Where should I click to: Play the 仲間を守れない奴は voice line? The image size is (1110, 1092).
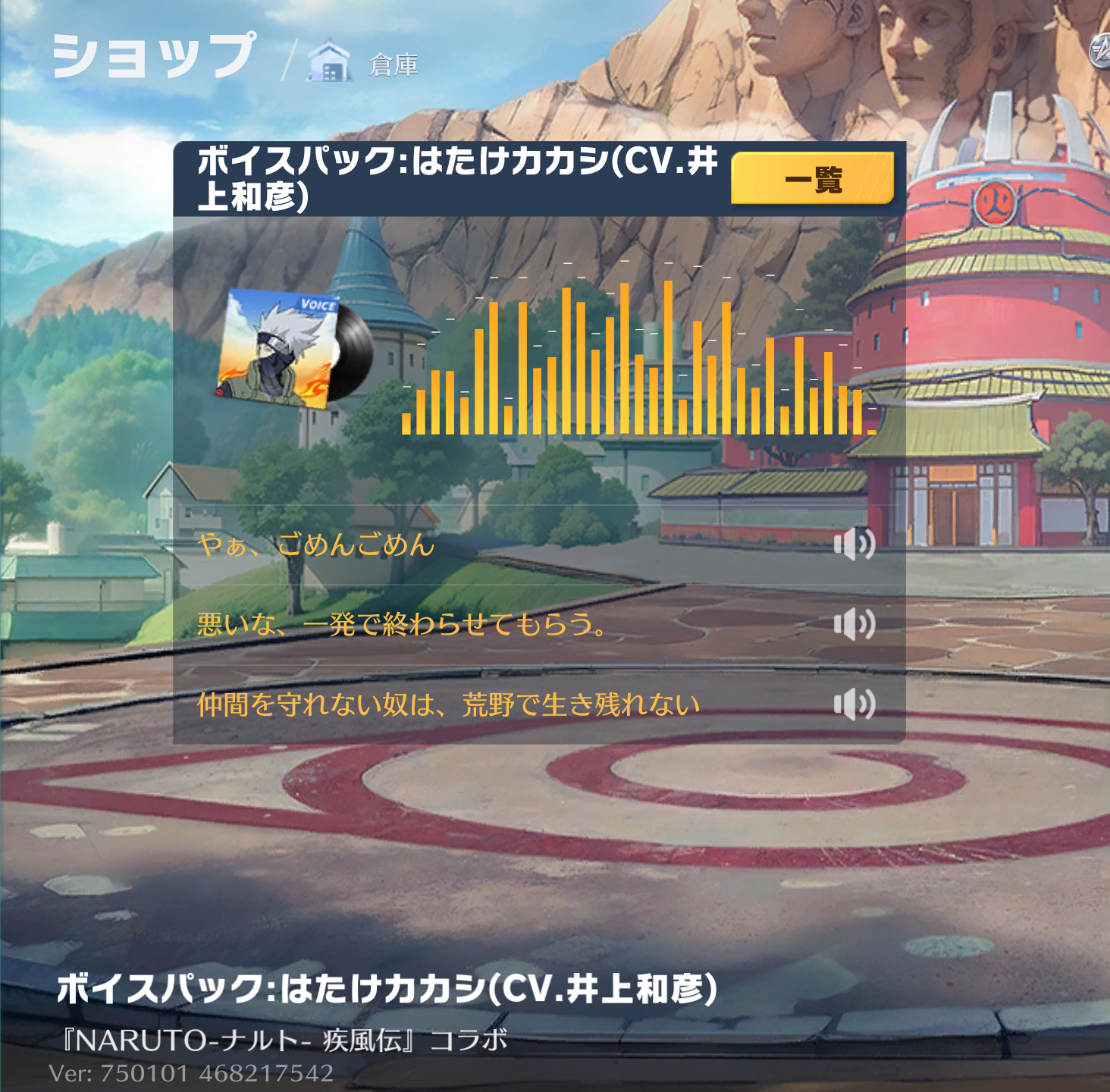[x=854, y=704]
